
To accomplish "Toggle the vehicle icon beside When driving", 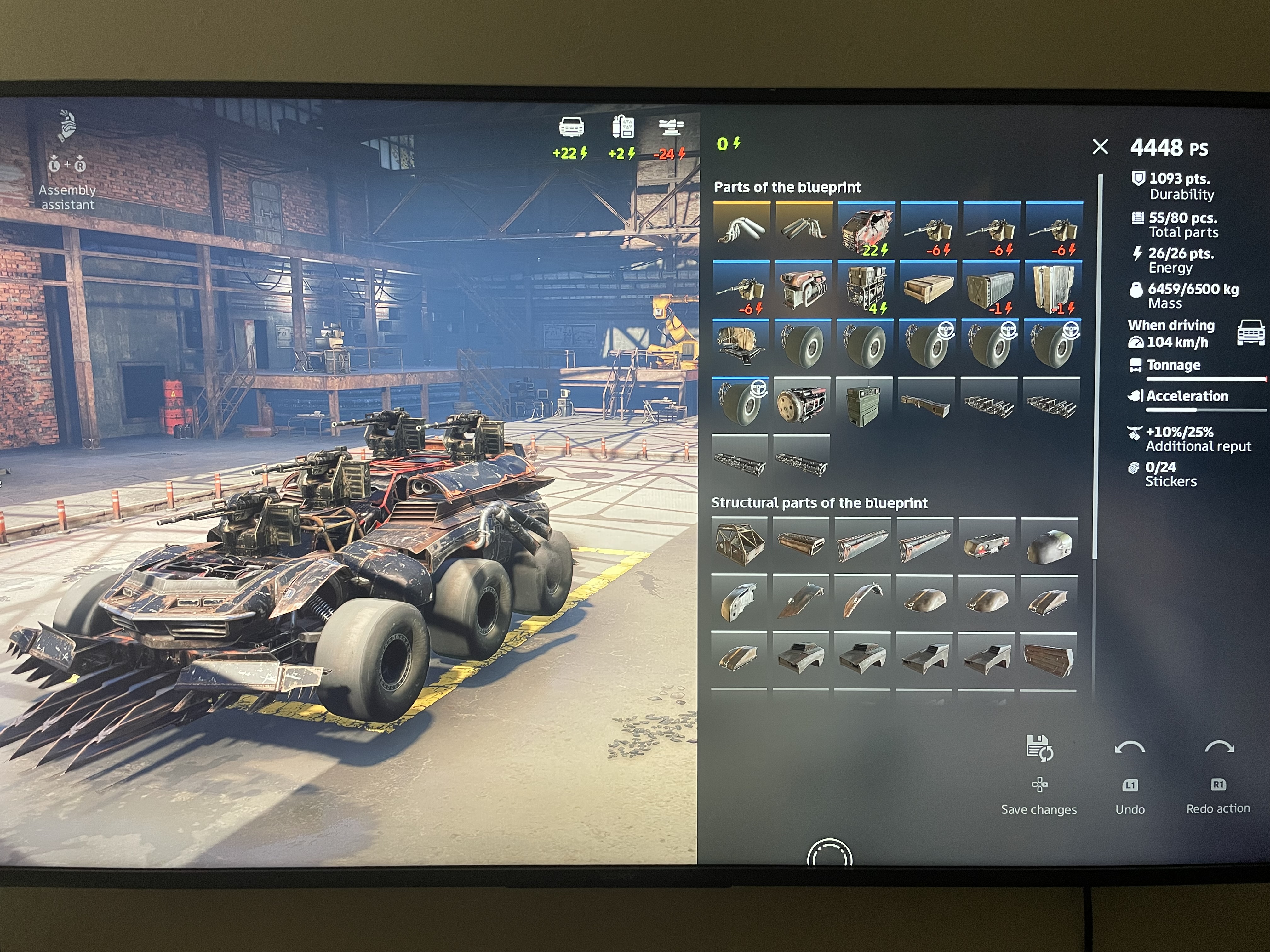I will click(x=1250, y=333).
